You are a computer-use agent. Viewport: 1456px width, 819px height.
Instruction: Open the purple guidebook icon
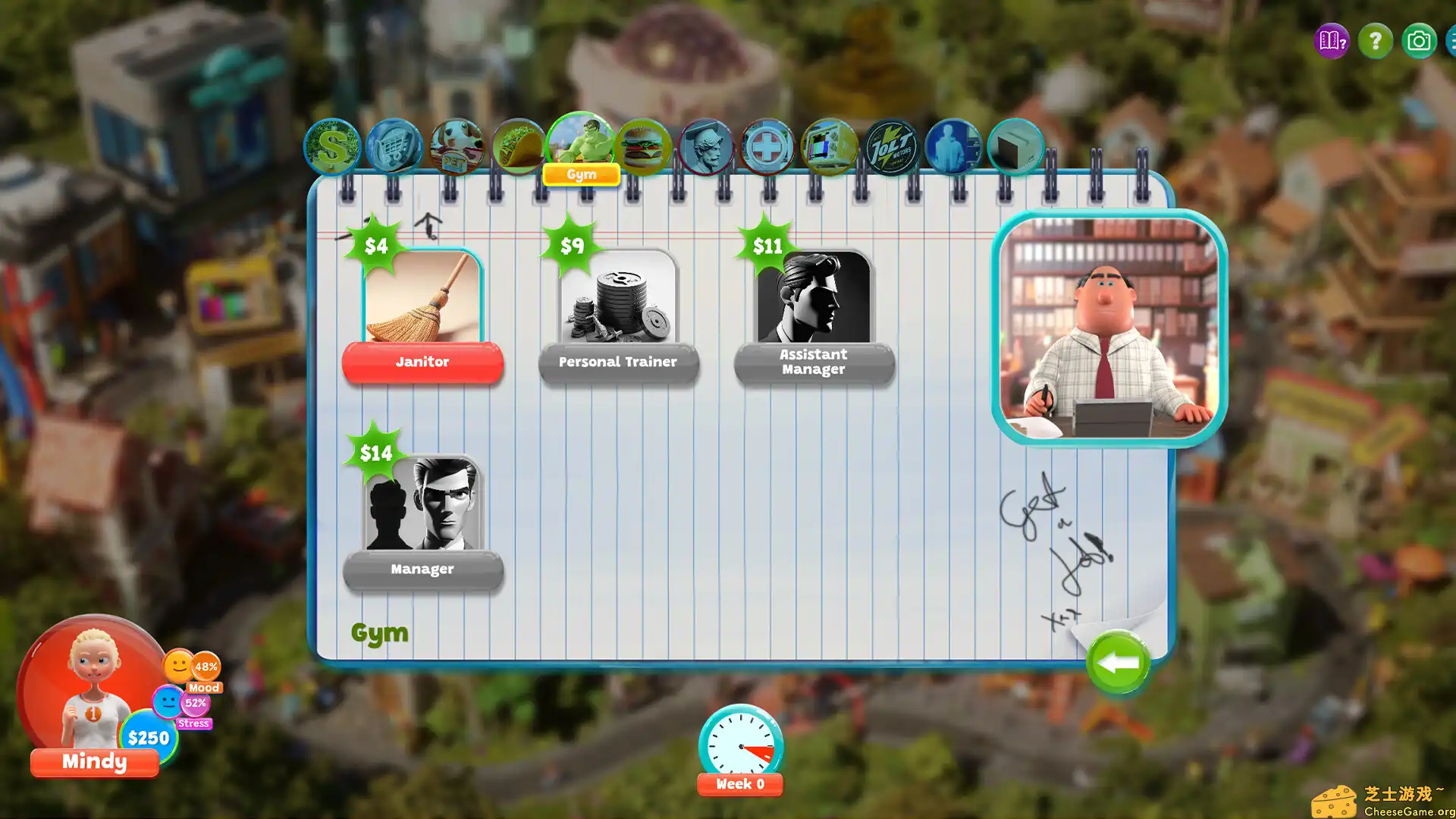point(1332,41)
